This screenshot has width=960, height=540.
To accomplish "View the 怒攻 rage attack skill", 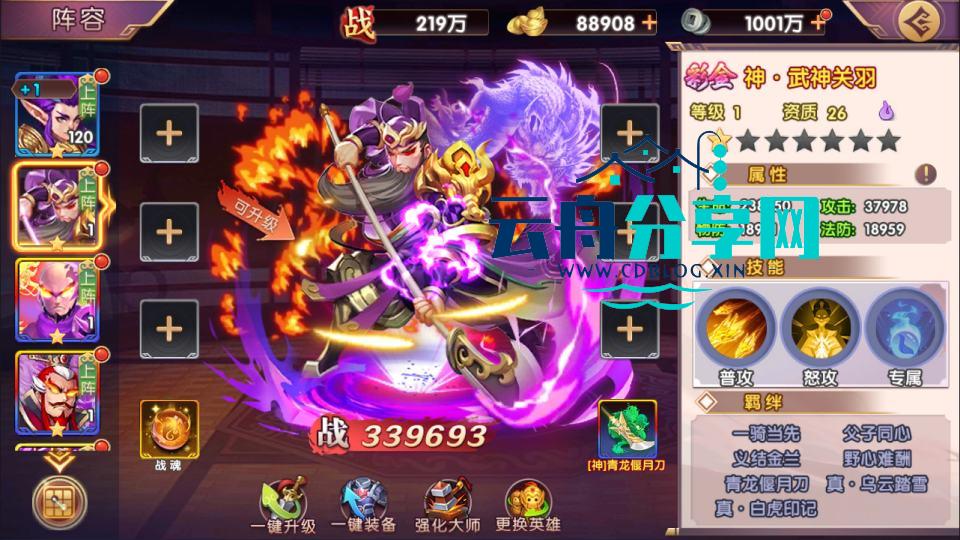I will (x=819, y=328).
